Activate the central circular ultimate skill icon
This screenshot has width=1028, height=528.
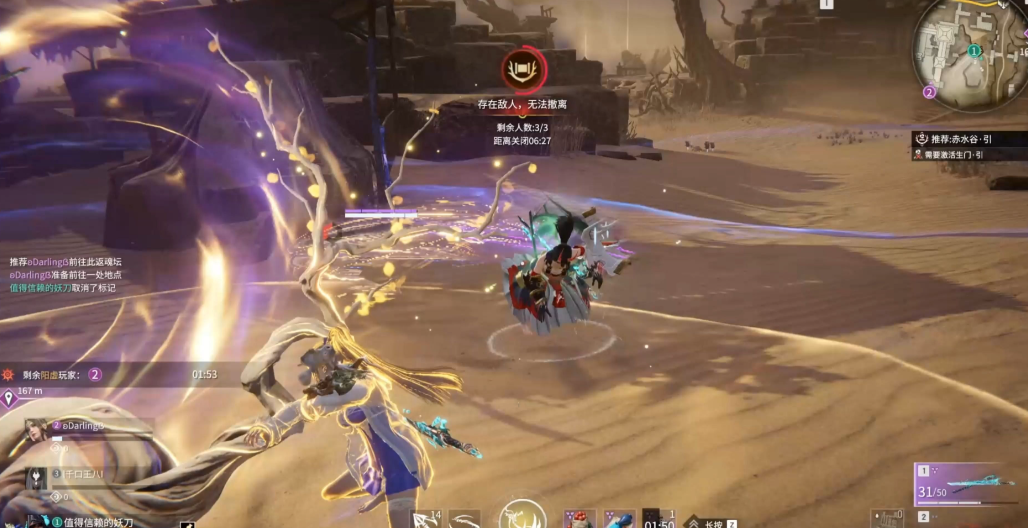click(x=523, y=514)
